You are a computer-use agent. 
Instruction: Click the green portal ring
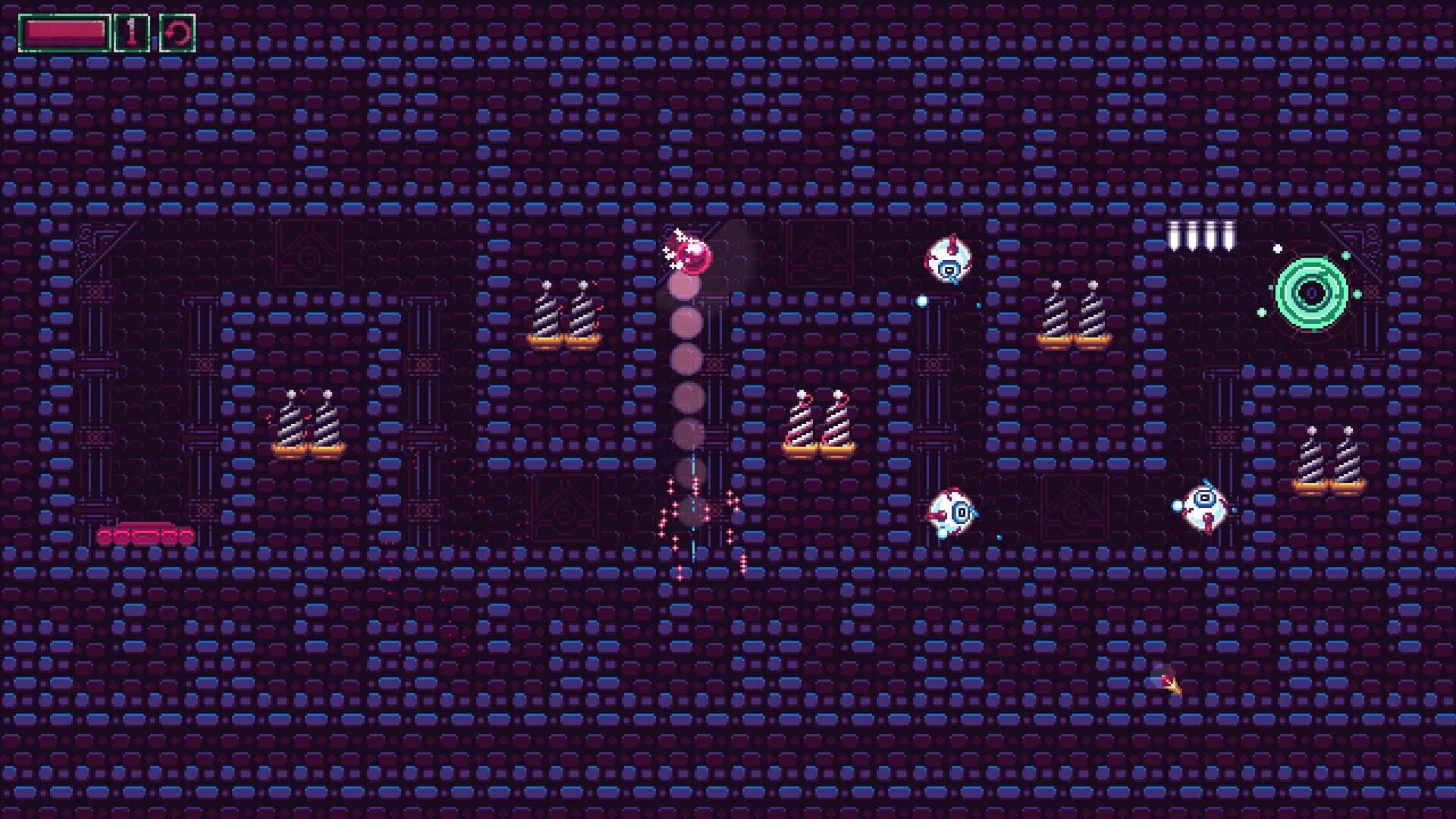[x=1310, y=292]
